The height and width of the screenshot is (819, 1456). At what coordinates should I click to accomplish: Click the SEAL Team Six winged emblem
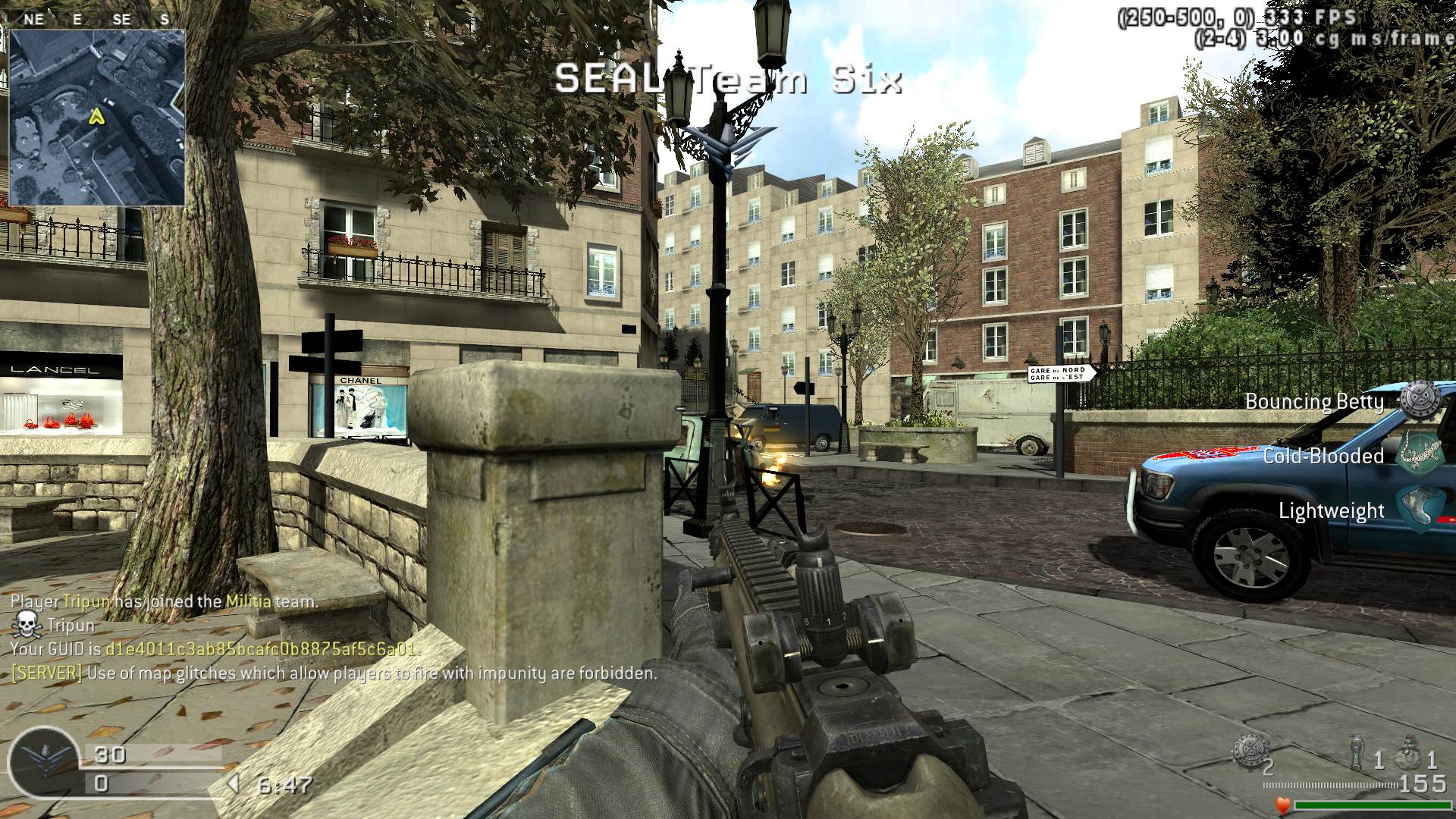pos(726,148)
